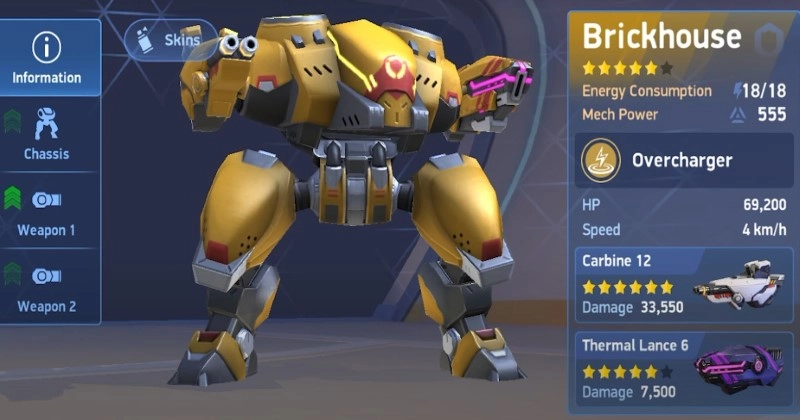800x420 pixels.
Task: Select the Weapon 2 tab
Action: [x=47, y=287]
